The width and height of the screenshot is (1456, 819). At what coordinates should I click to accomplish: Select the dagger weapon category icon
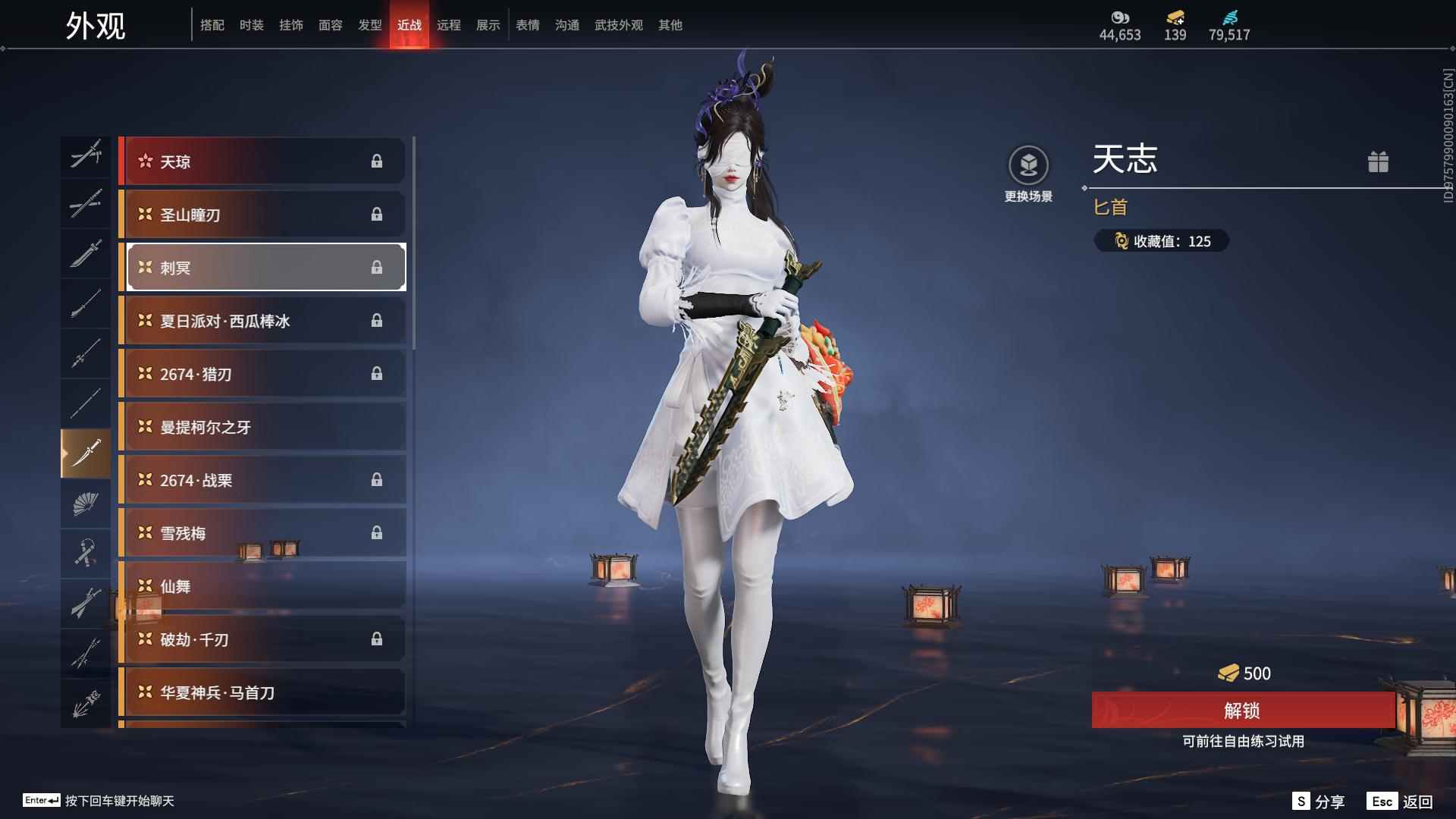(86, 453)
